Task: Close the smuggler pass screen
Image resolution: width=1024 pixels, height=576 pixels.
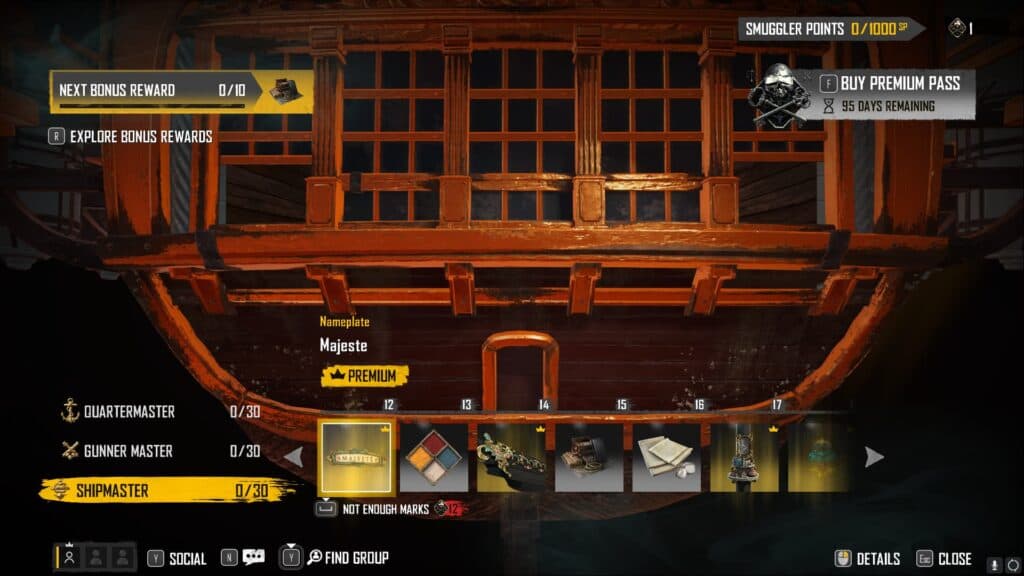Action: (x=954, y=559)
